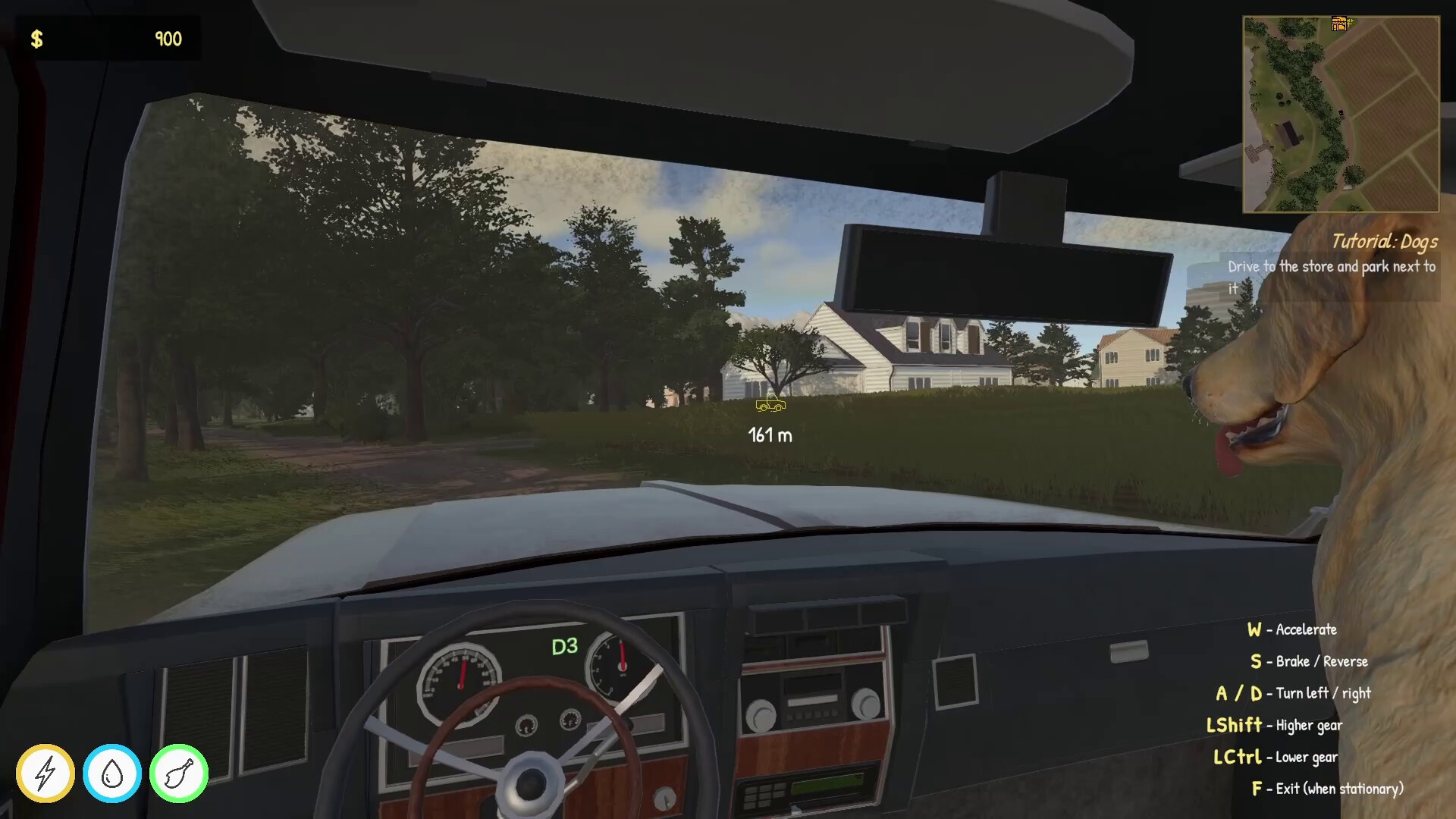Click the yellow energy lightning icon
This screenshot has height=819, width=1456.
pyautogui.click(x=45, y=773)
